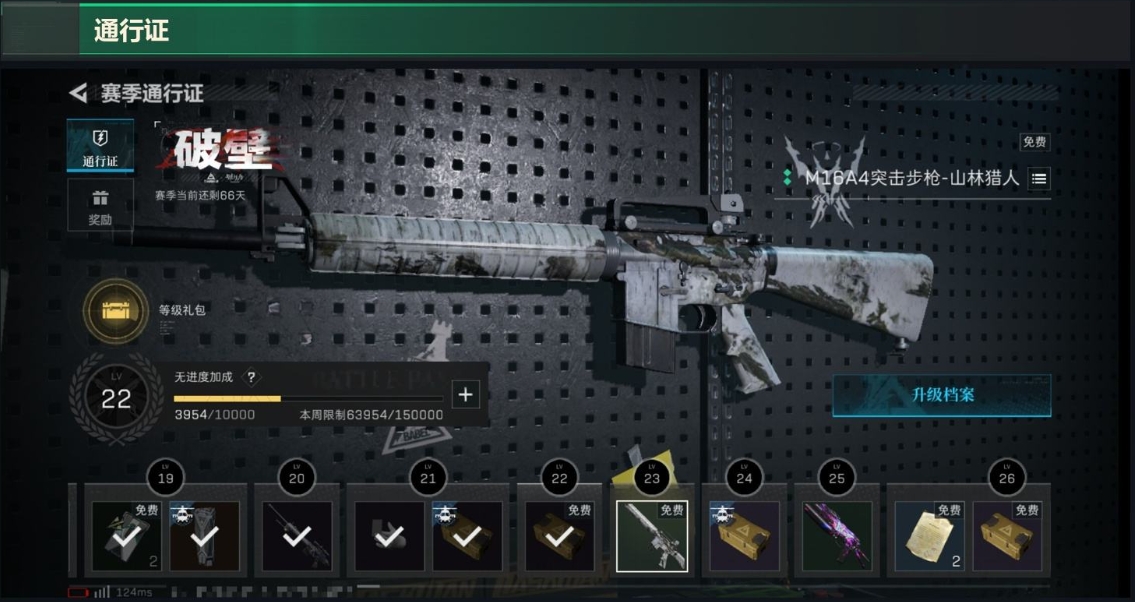Pick the level 26 free gold crate reward
1135x602 pixels.
pos(1007,536)
